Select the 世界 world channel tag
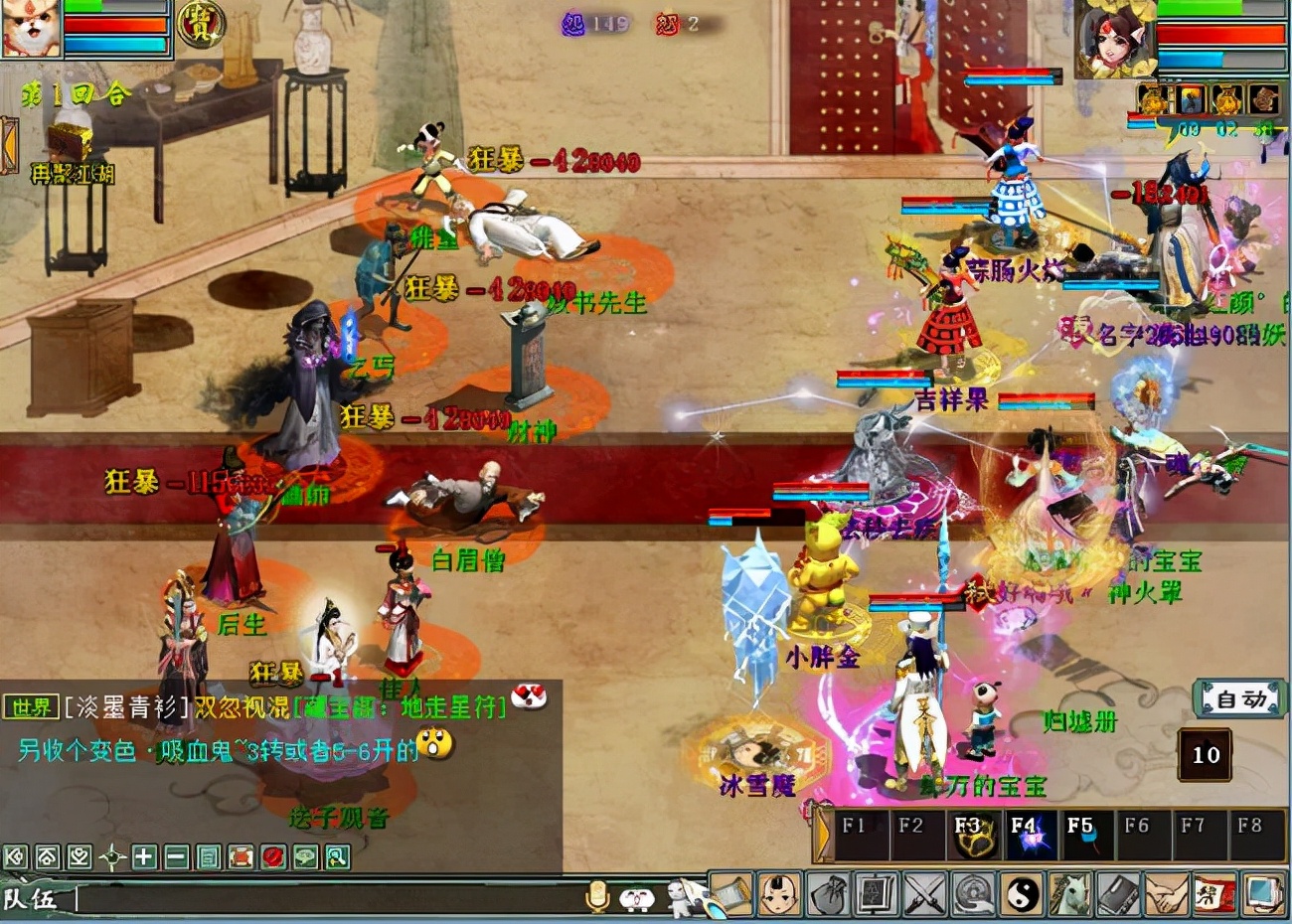Viewport: 1292px width, 924px height. click(31, 707)
